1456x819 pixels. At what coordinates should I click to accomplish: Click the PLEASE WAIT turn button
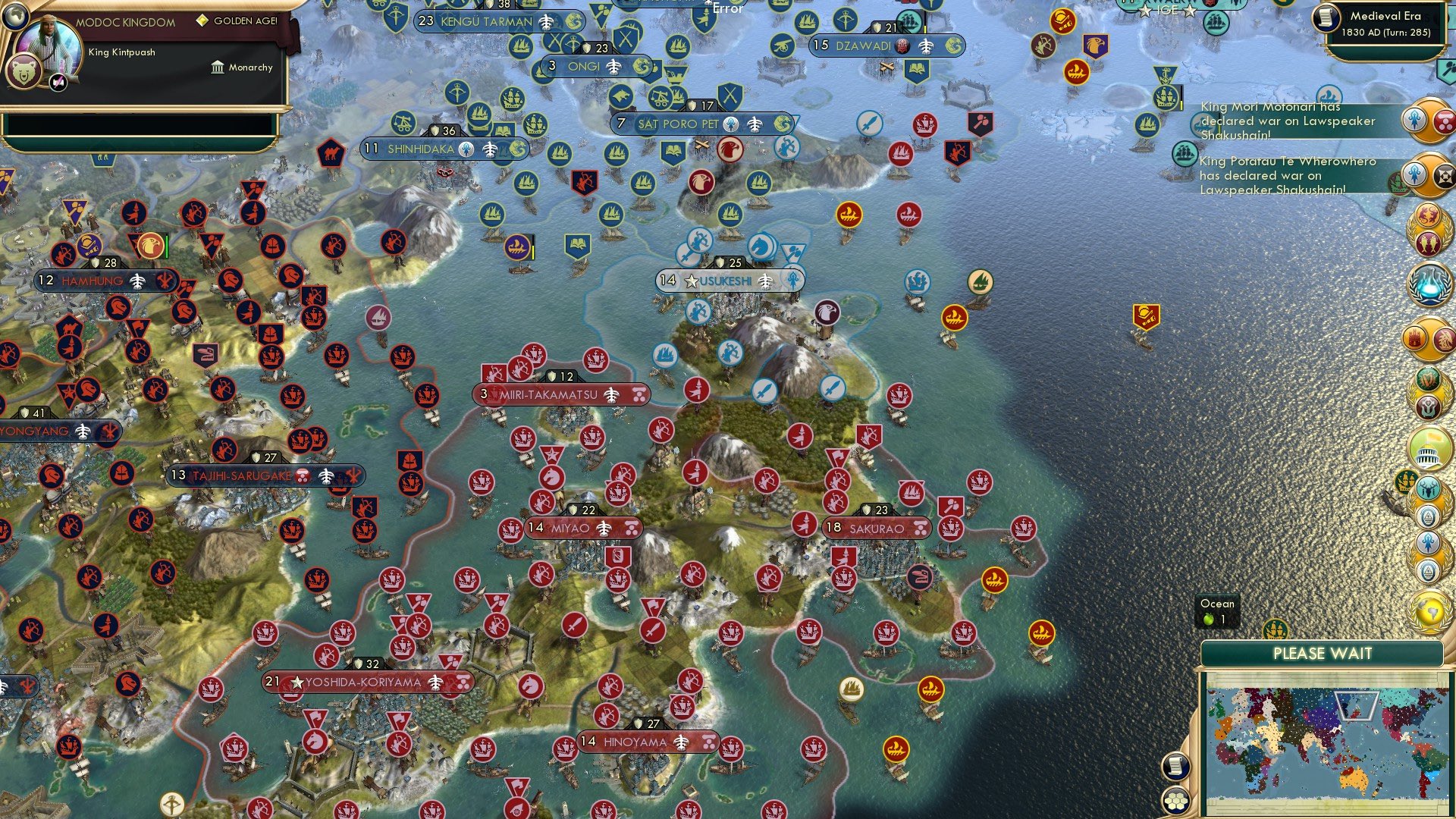pos(1323,653)
